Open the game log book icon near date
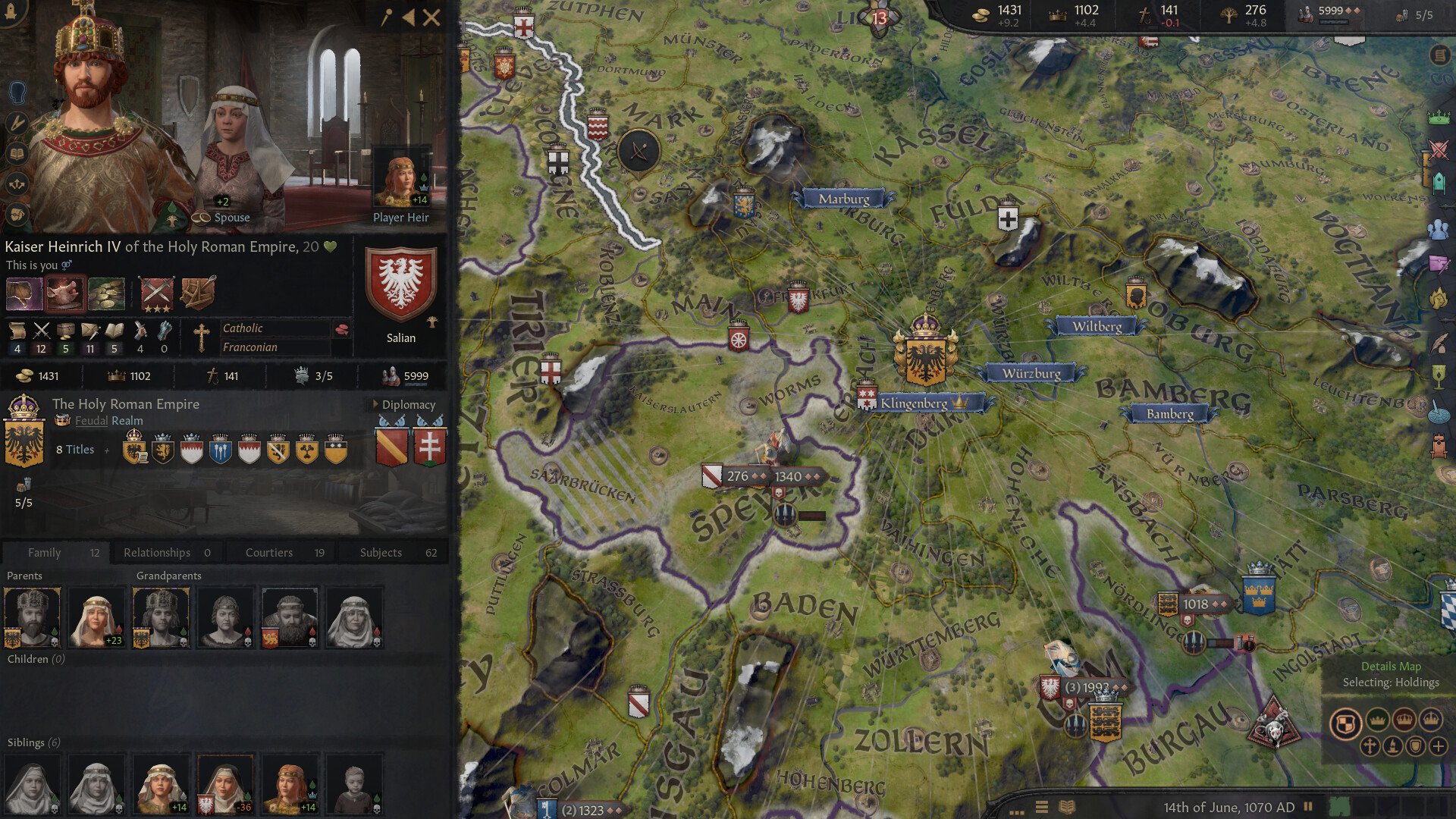The height and width of the screenshot is (819, 1456). (x=1066, y=806)
